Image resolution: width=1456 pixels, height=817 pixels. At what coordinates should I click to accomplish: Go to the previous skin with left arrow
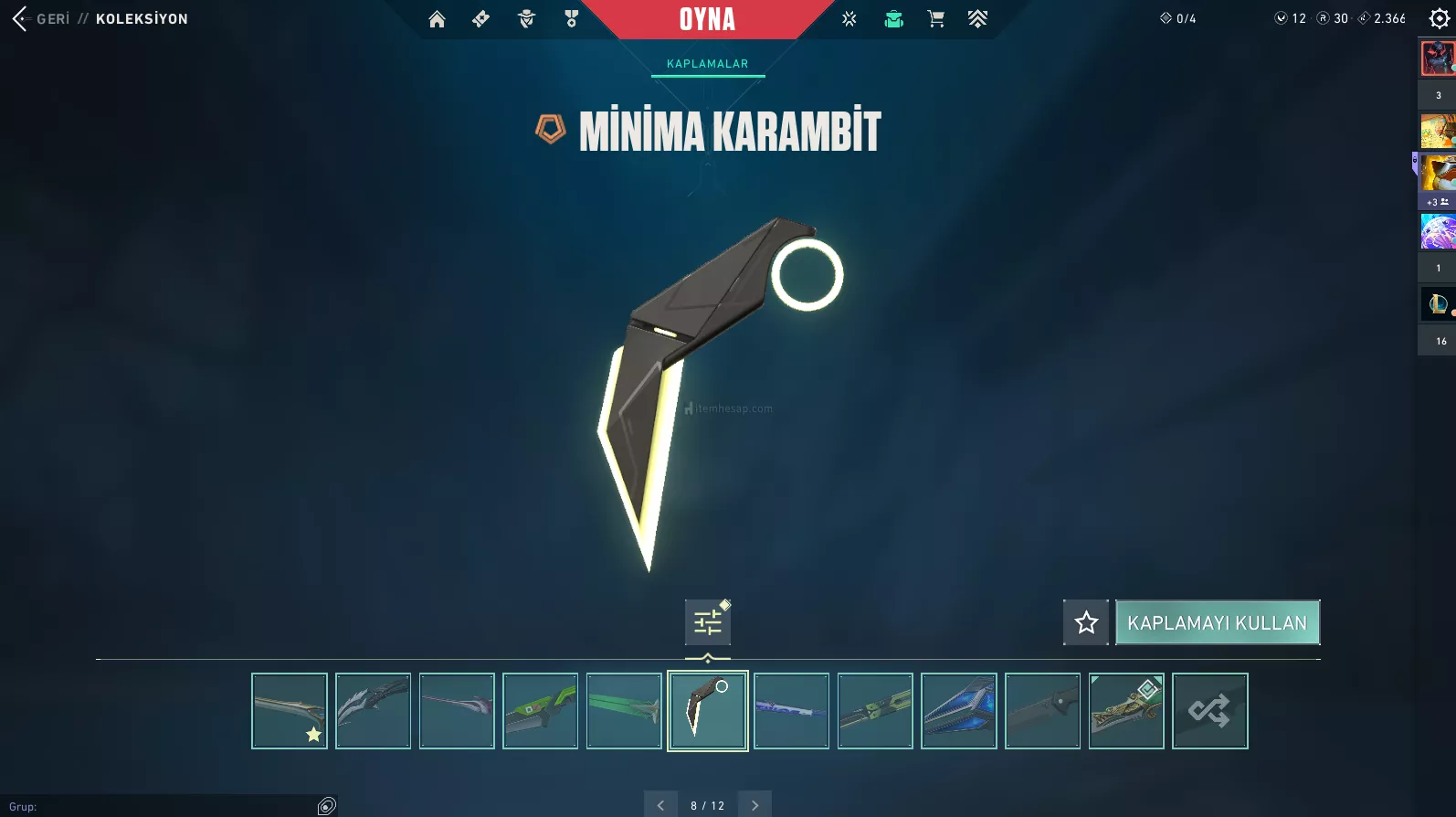(660, 805)
